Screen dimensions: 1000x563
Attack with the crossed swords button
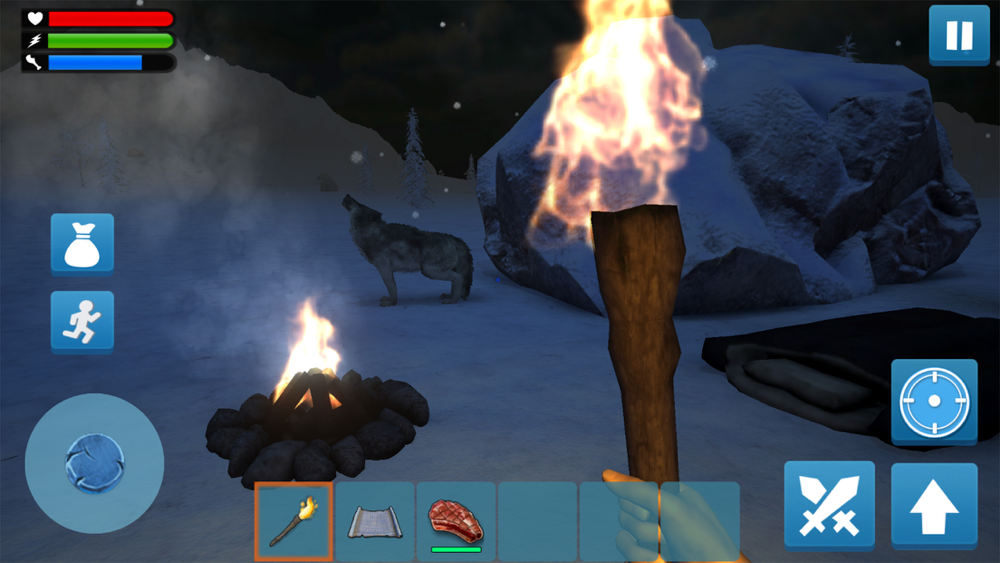(829, 505)
